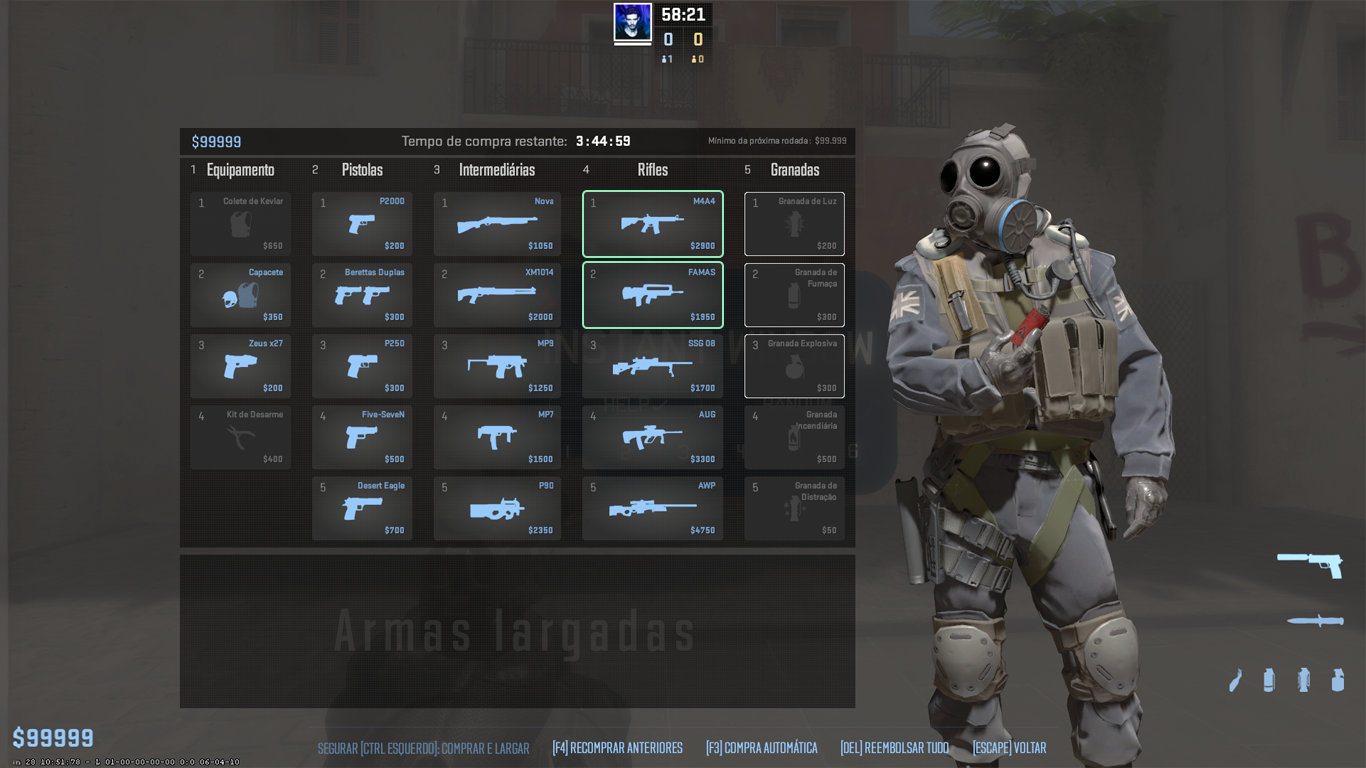Purchase the AWP sniper rifle

651,508
